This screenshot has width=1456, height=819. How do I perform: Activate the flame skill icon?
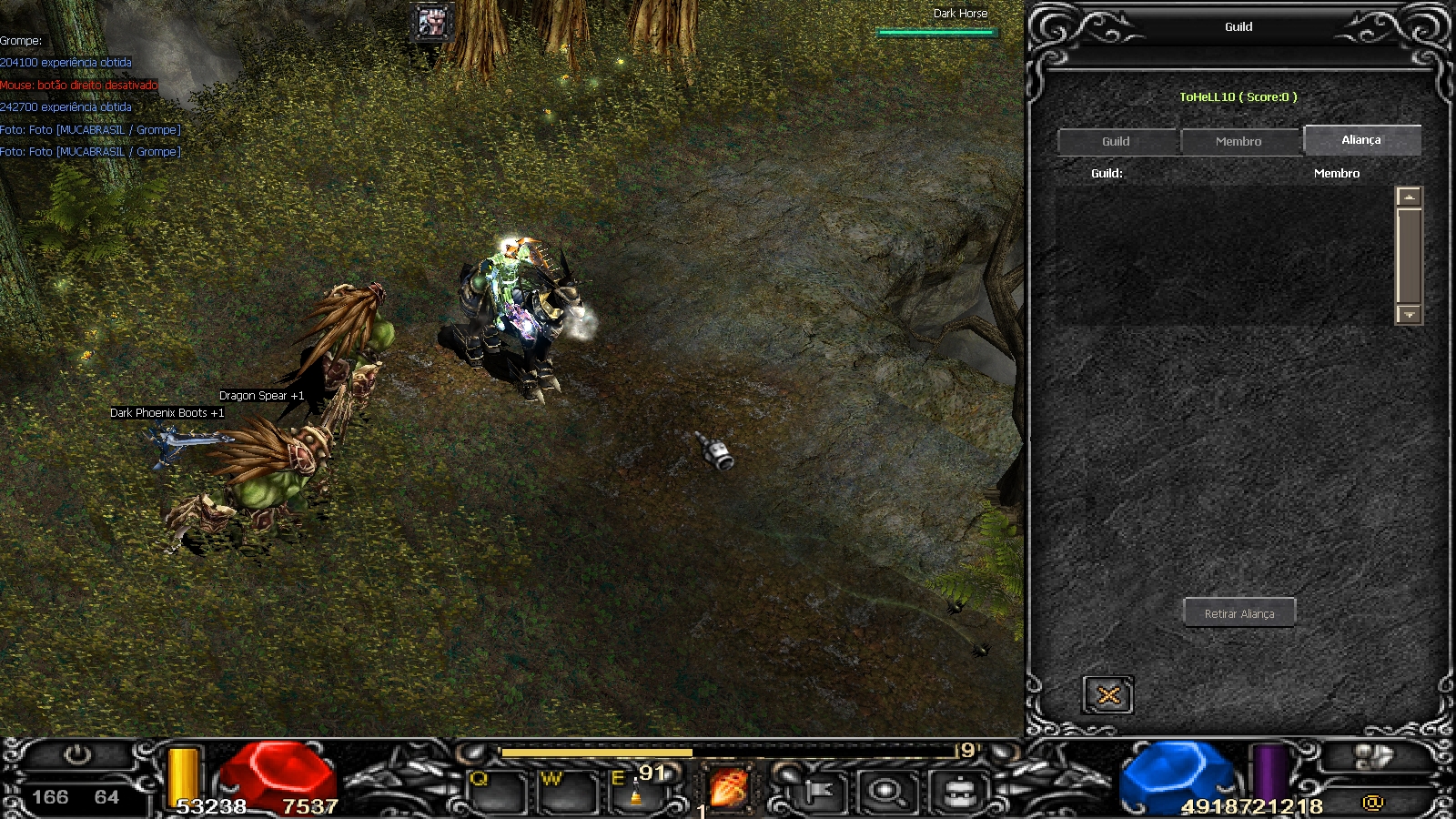point(728,788)
